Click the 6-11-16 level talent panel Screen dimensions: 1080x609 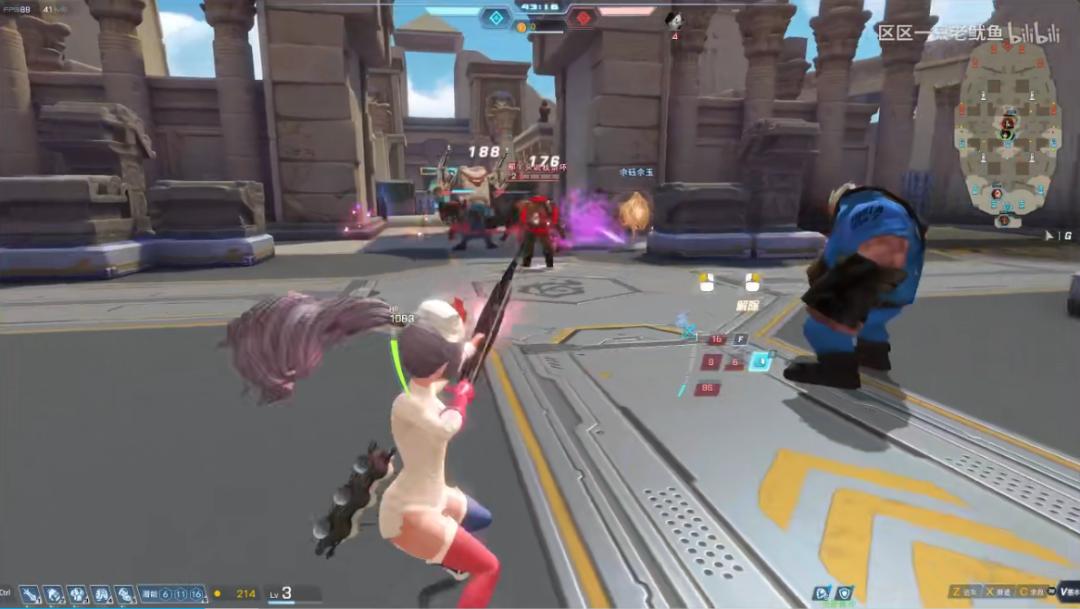[x=172, y=594]
